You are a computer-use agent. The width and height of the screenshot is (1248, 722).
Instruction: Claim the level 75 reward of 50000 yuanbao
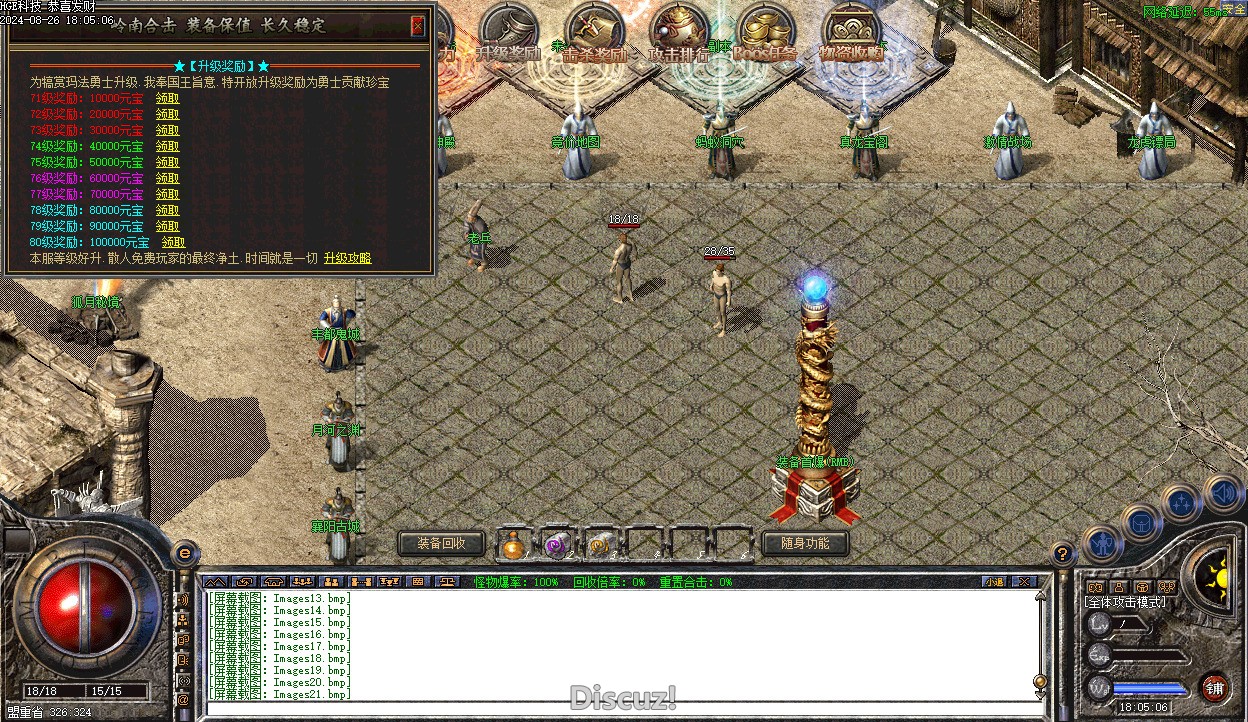167,162
